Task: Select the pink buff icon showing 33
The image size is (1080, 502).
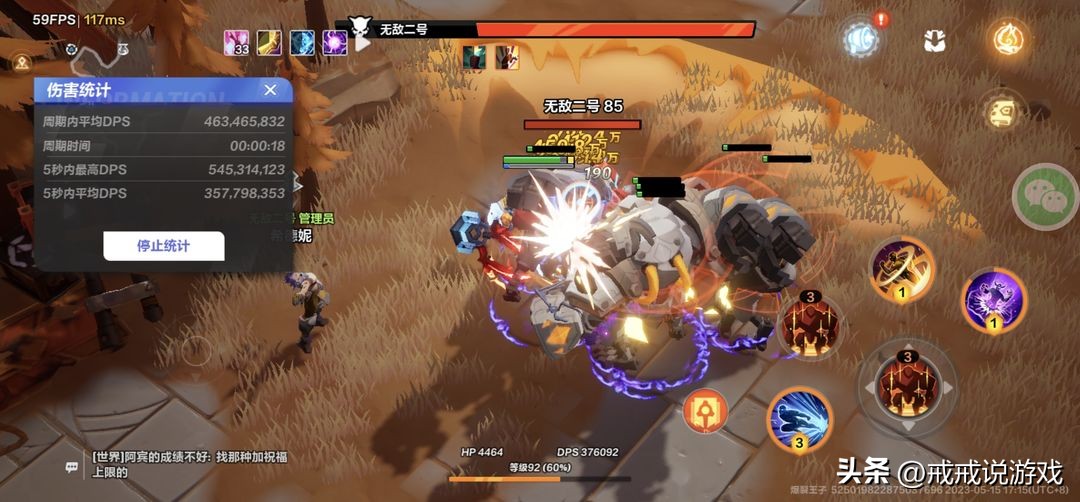Action: click(x=237, y=42)
